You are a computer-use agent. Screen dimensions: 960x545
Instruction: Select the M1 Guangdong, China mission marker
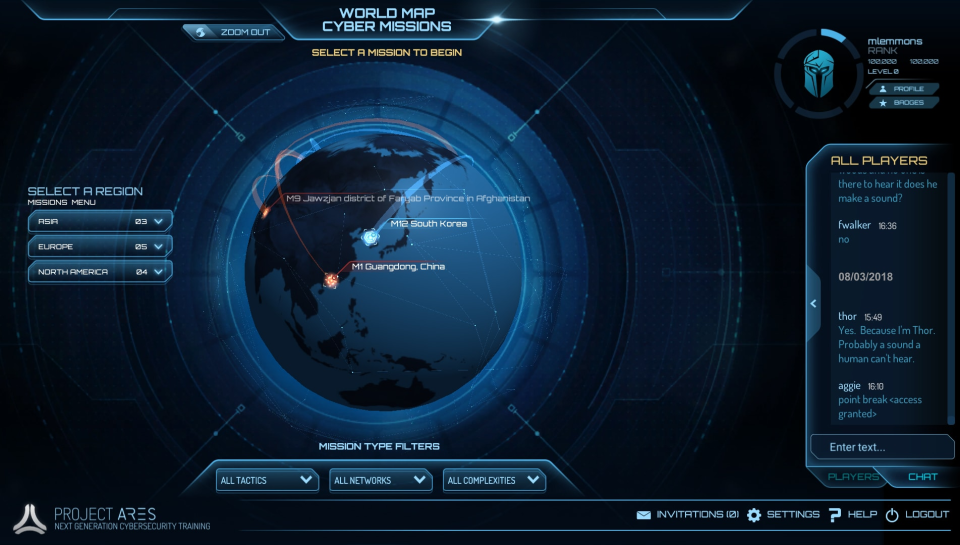tap(330, 282)
